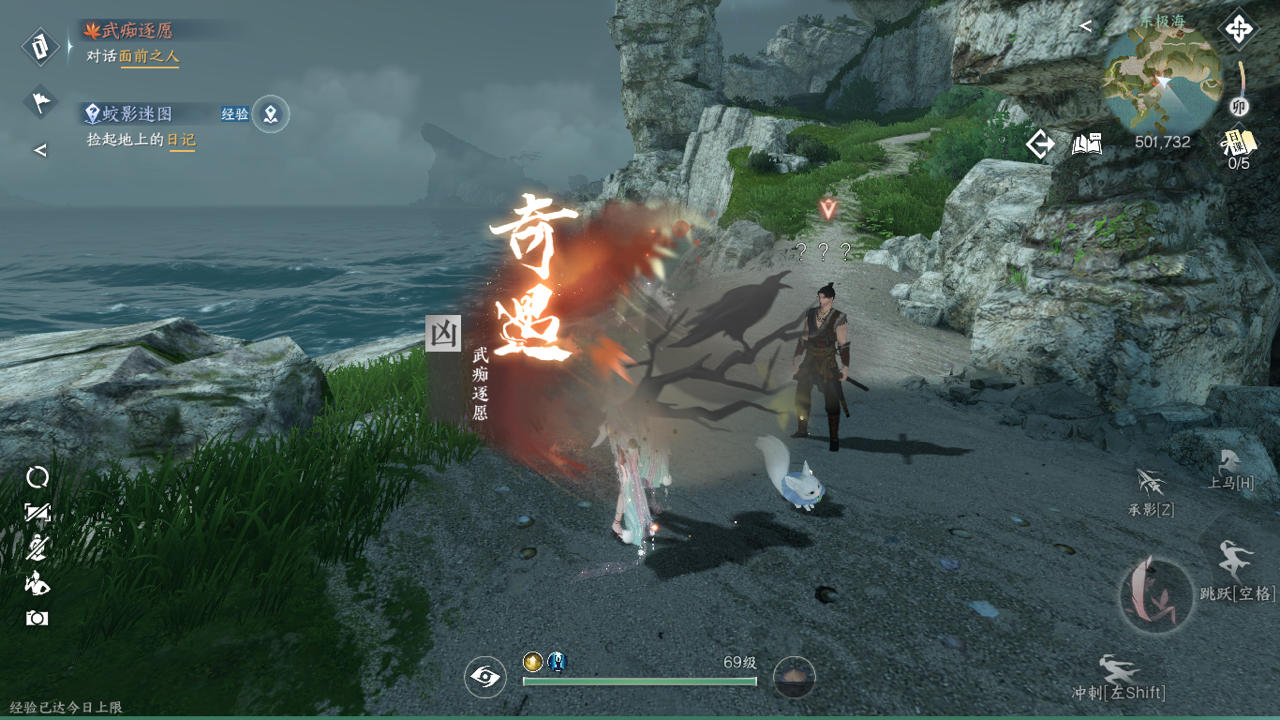This screenshot has width=1280, height=720.
Task: Click the circular refresh arrows icon
Action: 37,477
